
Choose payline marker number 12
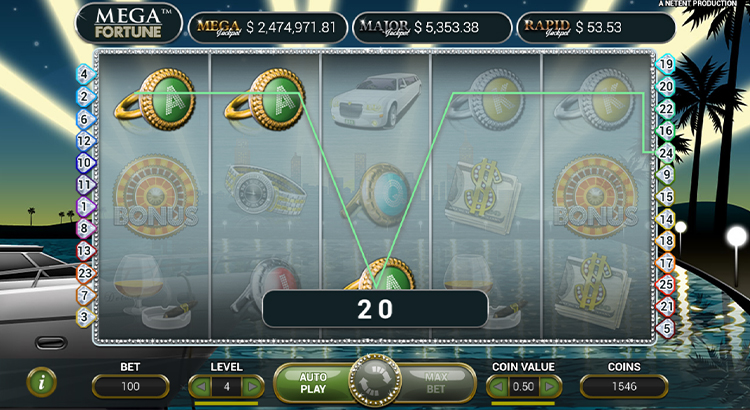pos(83,140)
